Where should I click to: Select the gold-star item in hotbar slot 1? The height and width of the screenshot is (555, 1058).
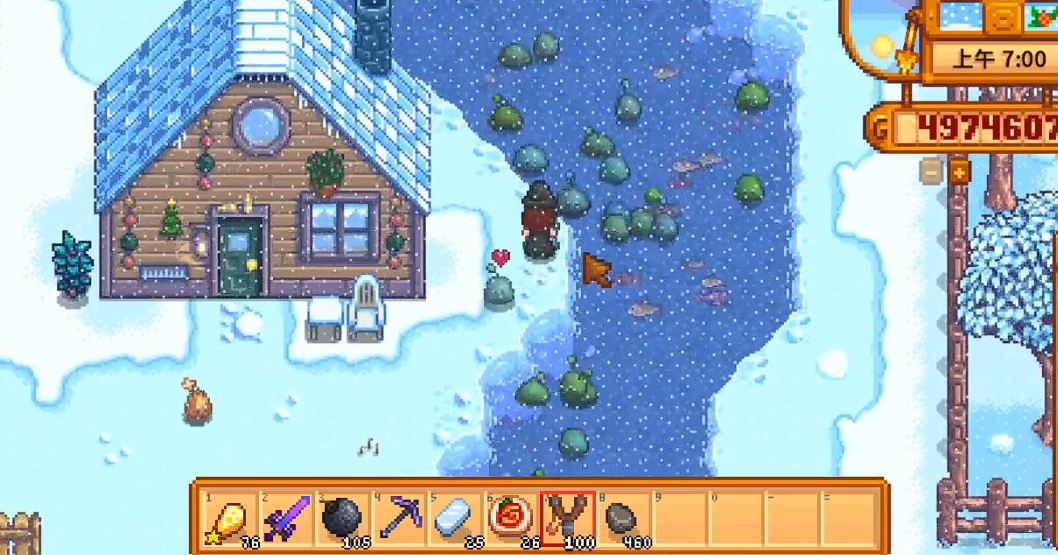[x=227, y=518]
